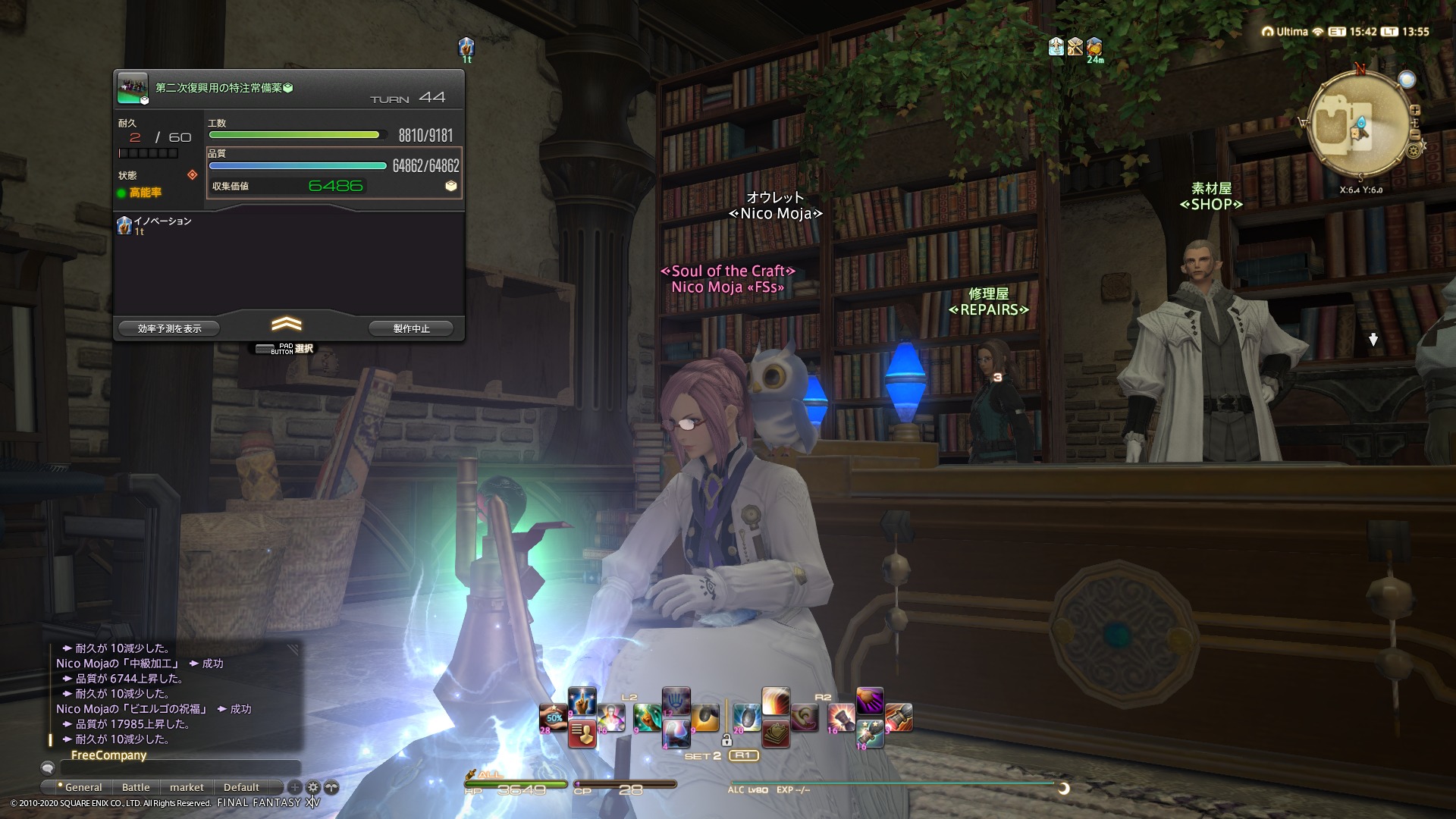Open the Battle chat tab
This screenshot has height=819, width=1456.
click(x=136, y=787)
